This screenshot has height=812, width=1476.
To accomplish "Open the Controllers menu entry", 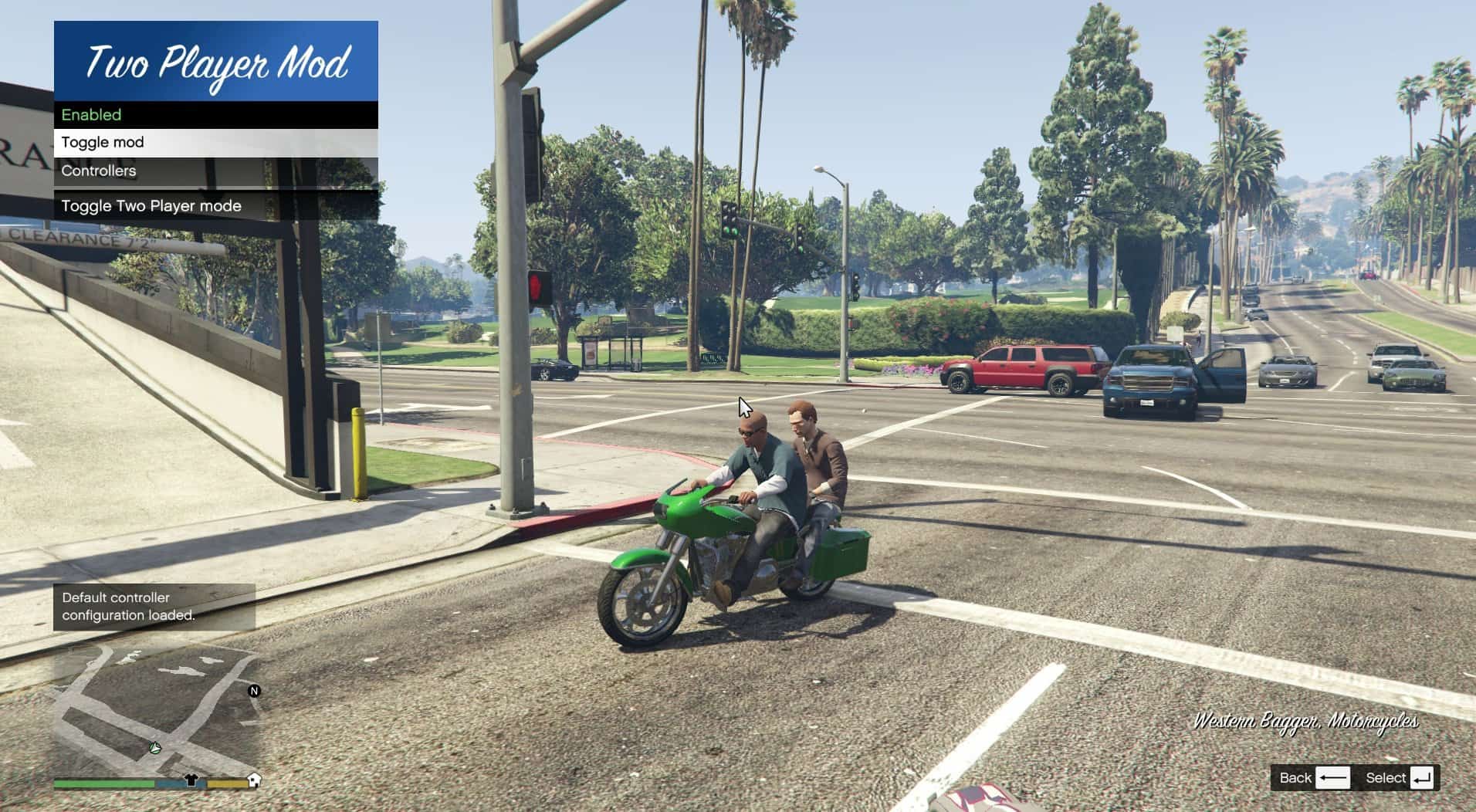I will (215, 171).
